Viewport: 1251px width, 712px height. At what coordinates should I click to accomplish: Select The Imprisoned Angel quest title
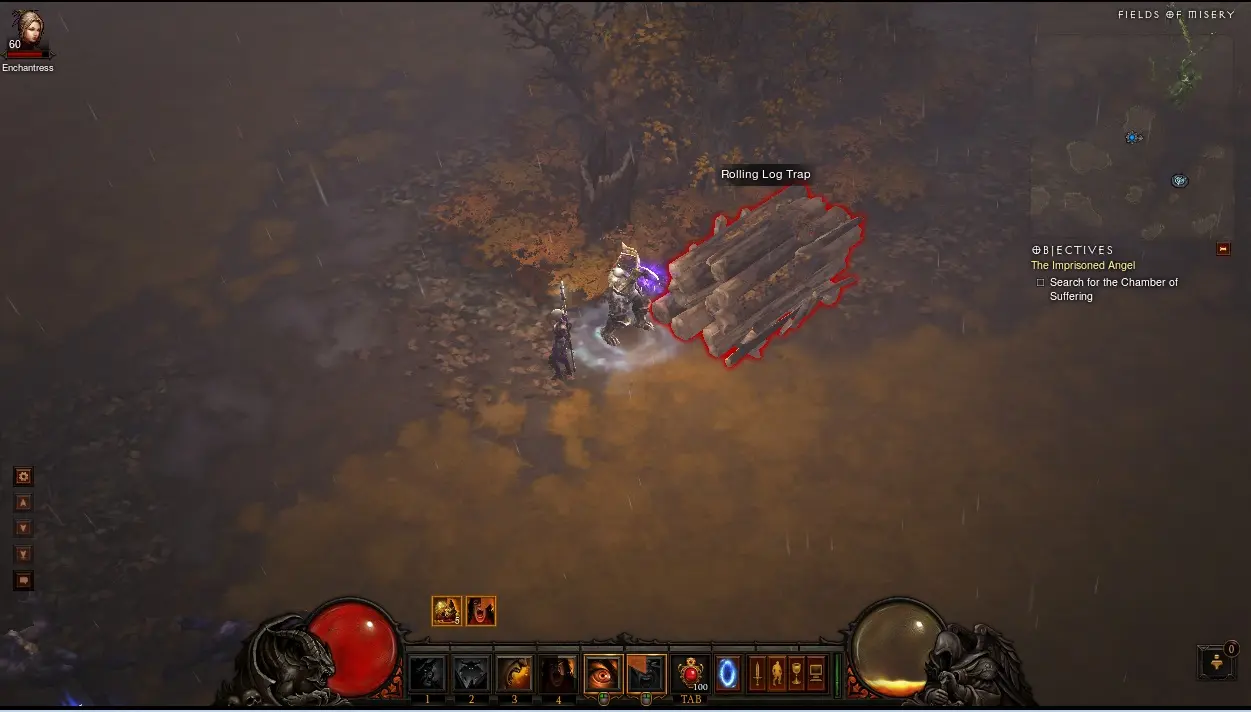[1083, 266]
